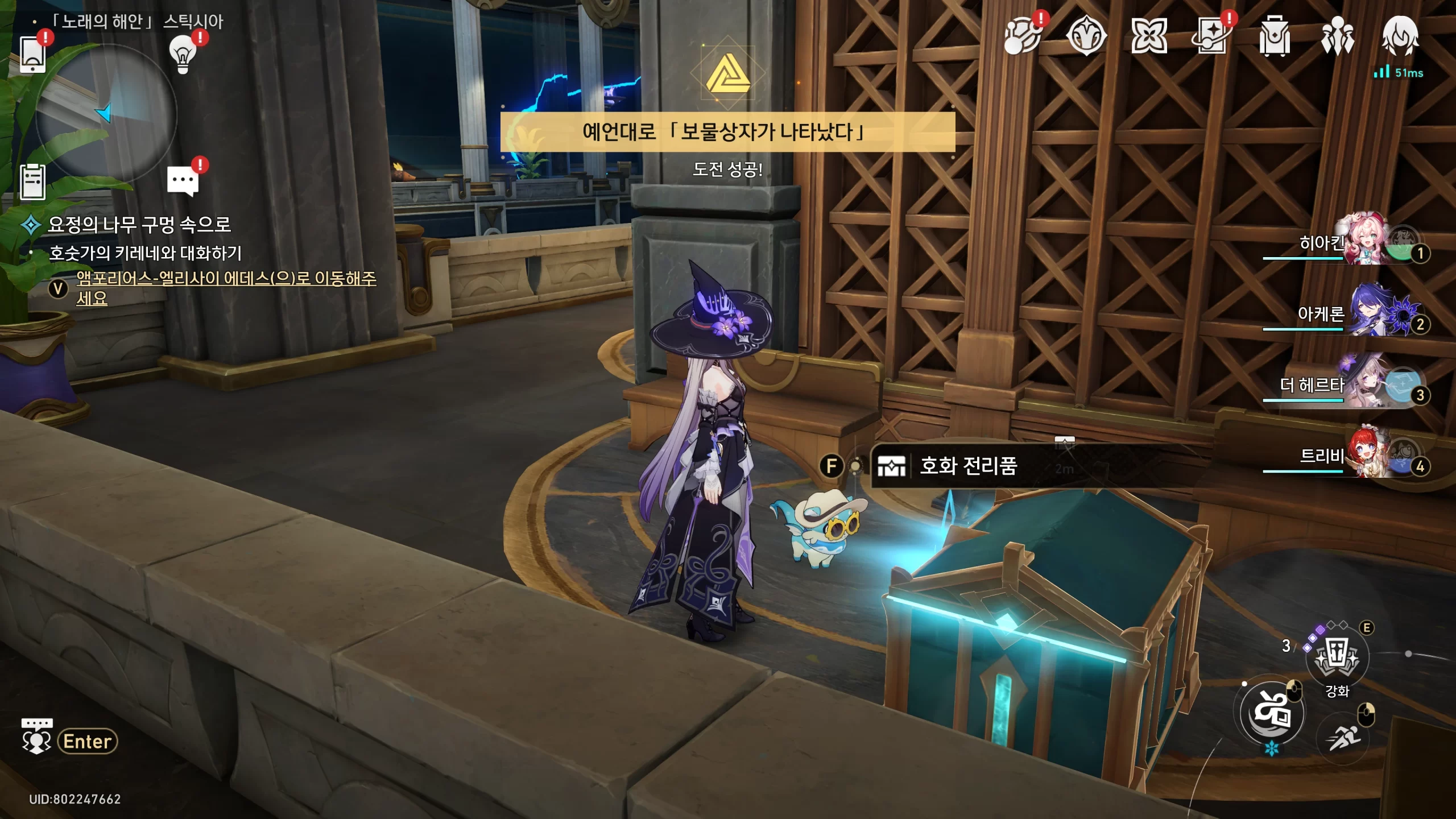Open the phone menu icon
This screenshot has width=1456, height=819.
[x=33, y=55]
